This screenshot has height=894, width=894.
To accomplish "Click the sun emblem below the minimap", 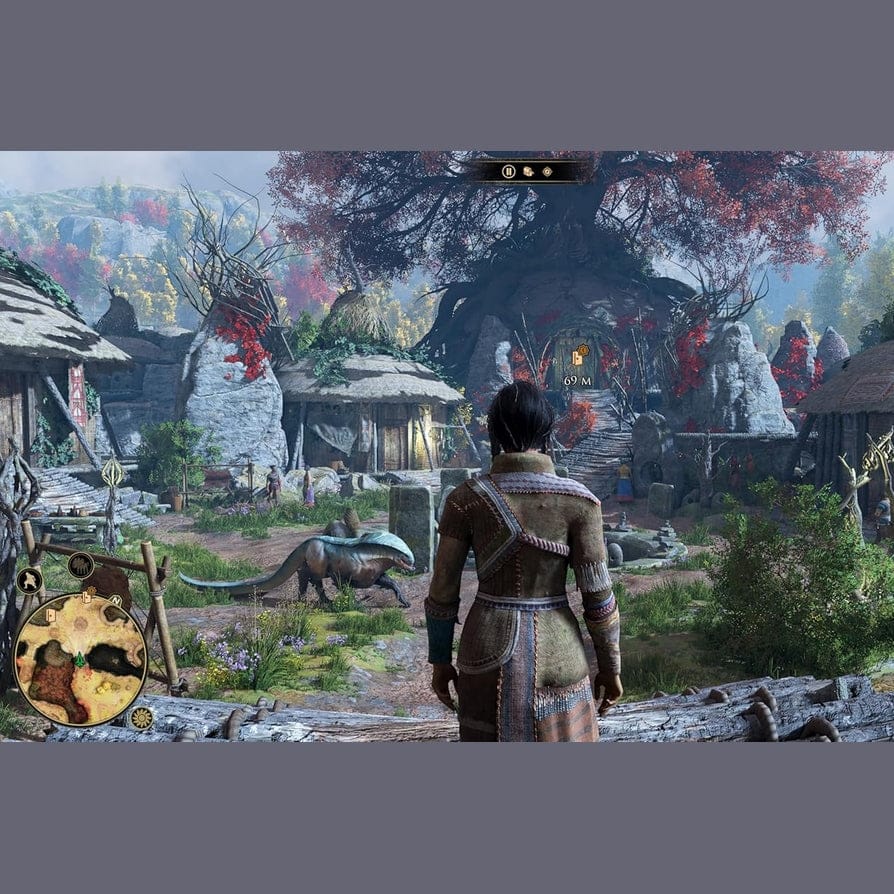I will 141,717.
